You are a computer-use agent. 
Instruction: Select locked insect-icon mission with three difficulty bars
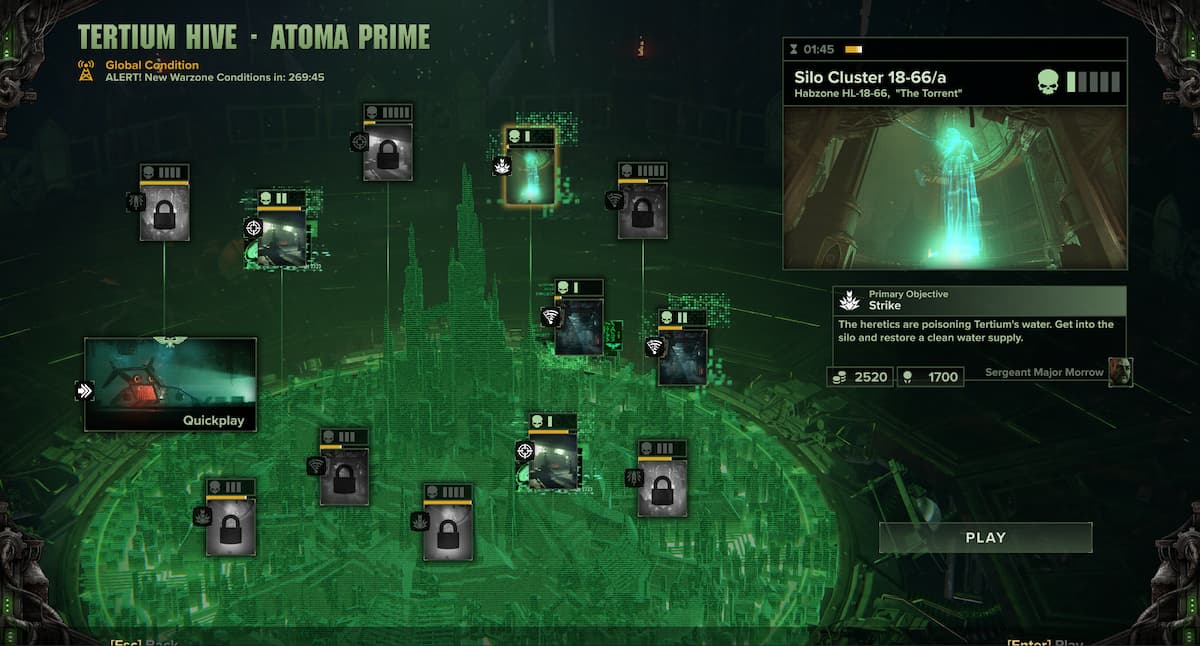662,486
